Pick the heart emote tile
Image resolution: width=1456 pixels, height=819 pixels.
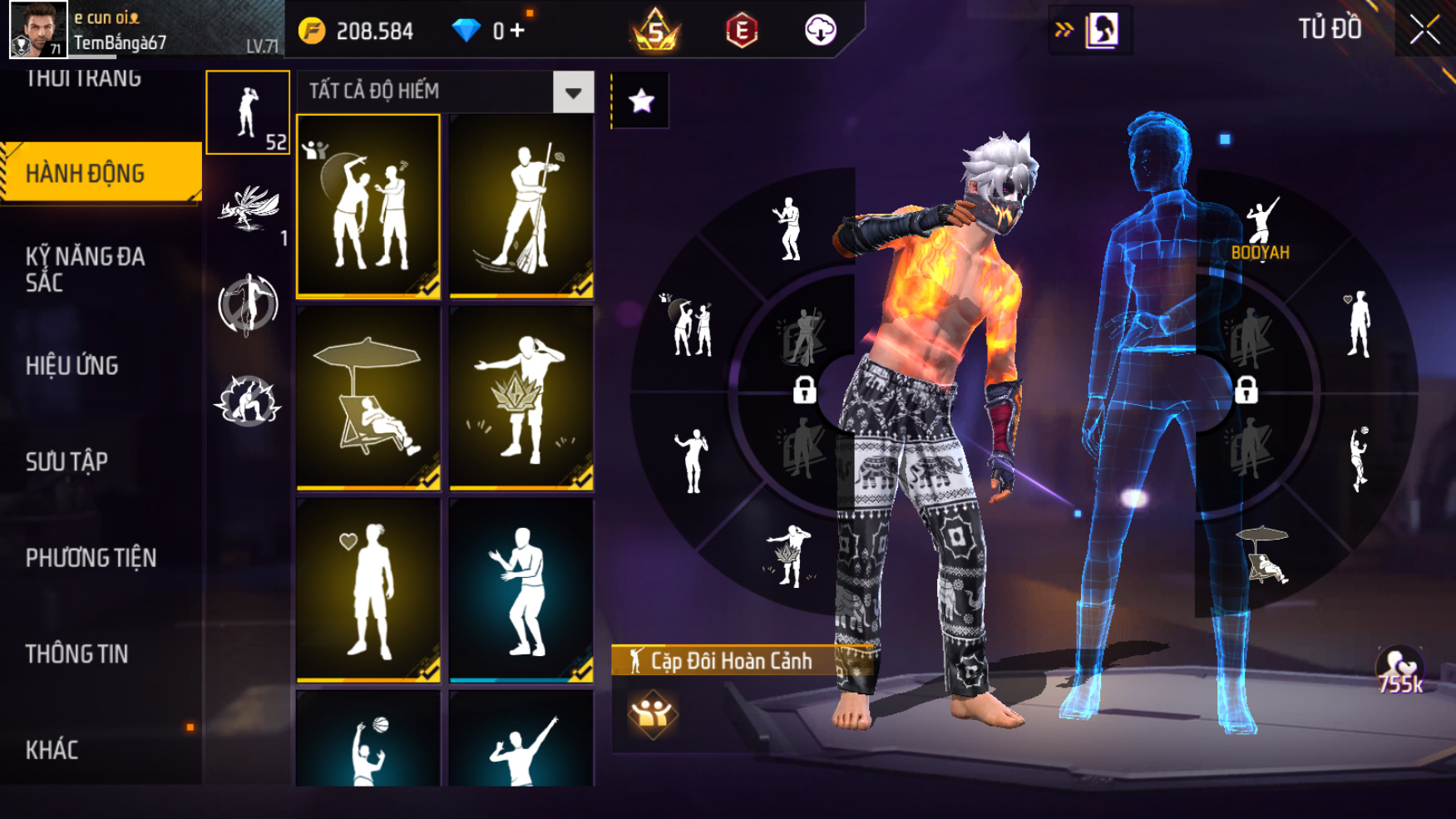[x=368, y=590]
